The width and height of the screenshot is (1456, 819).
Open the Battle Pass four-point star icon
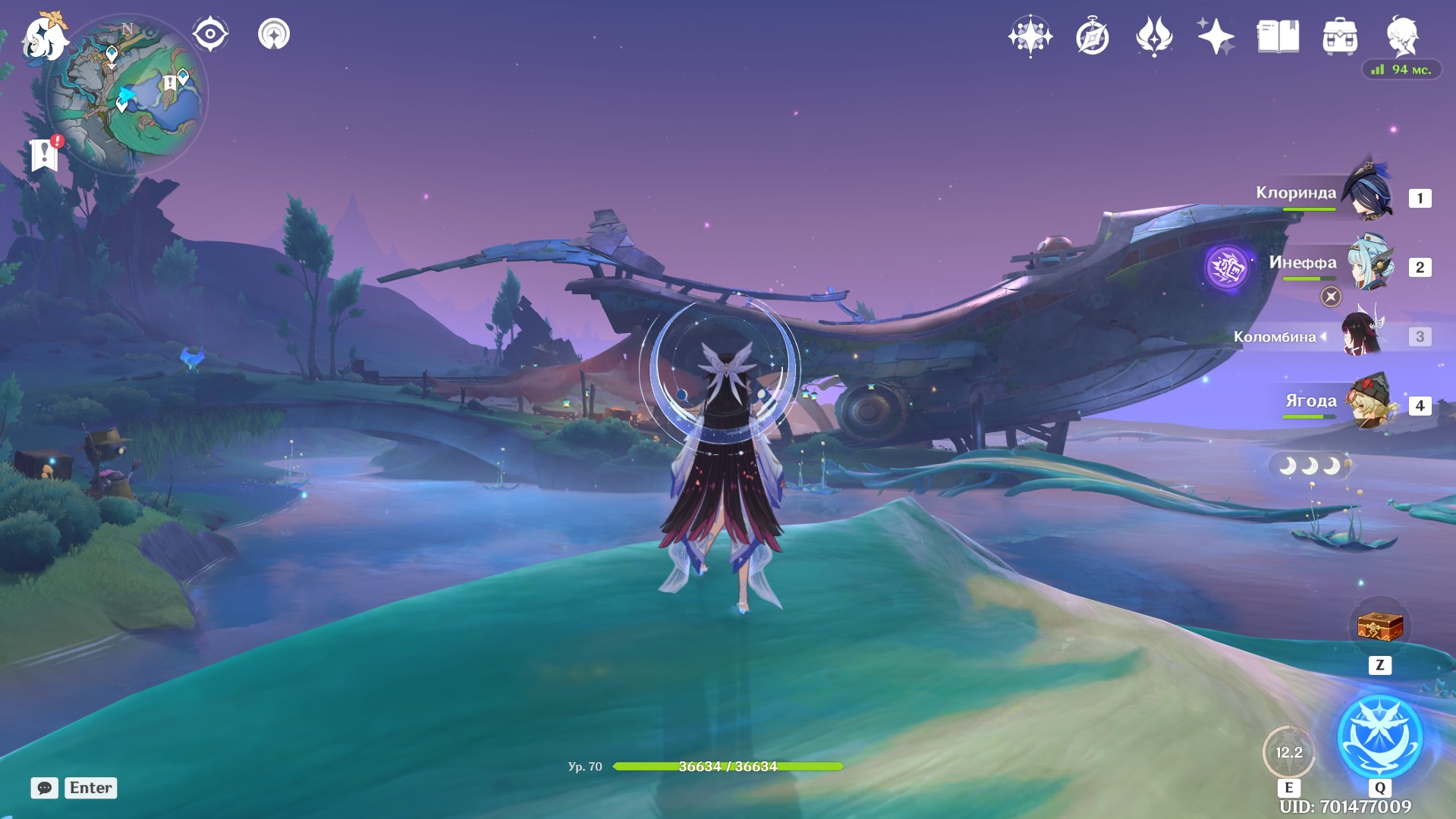tap(1215, 36)
